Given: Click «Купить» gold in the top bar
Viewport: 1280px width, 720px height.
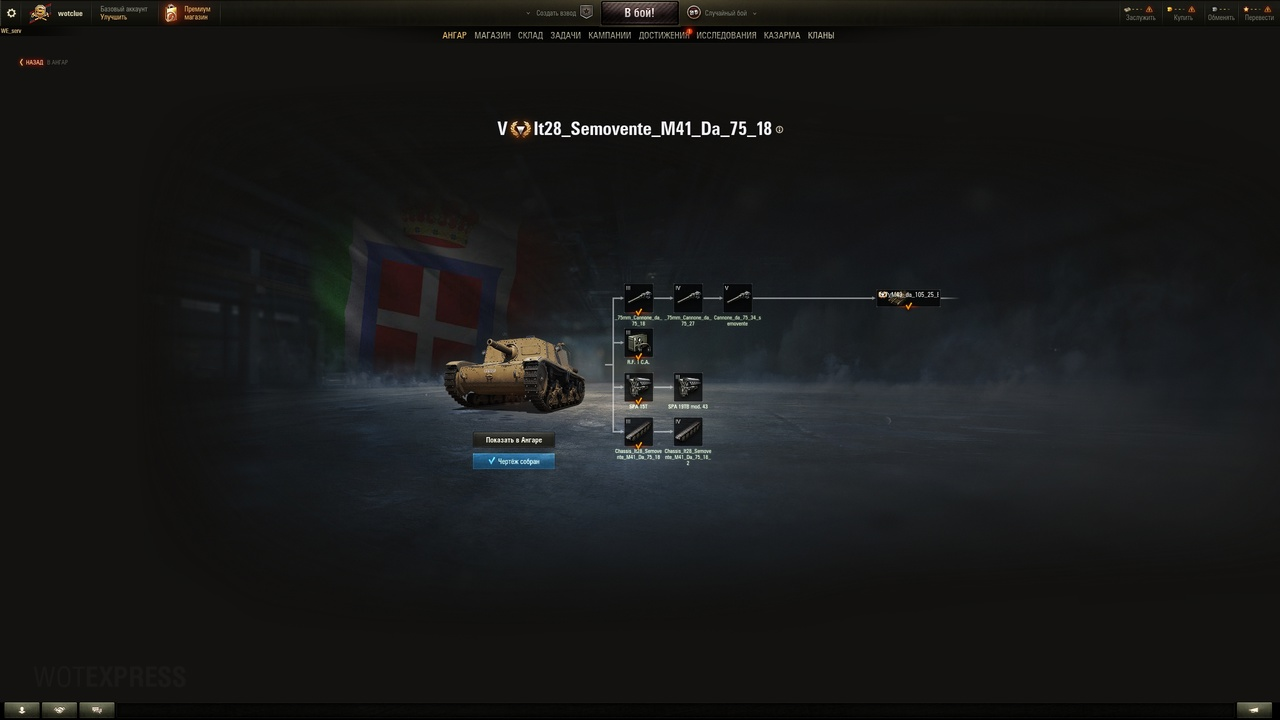Looking at the screenshot, I should coord(1183,13).
